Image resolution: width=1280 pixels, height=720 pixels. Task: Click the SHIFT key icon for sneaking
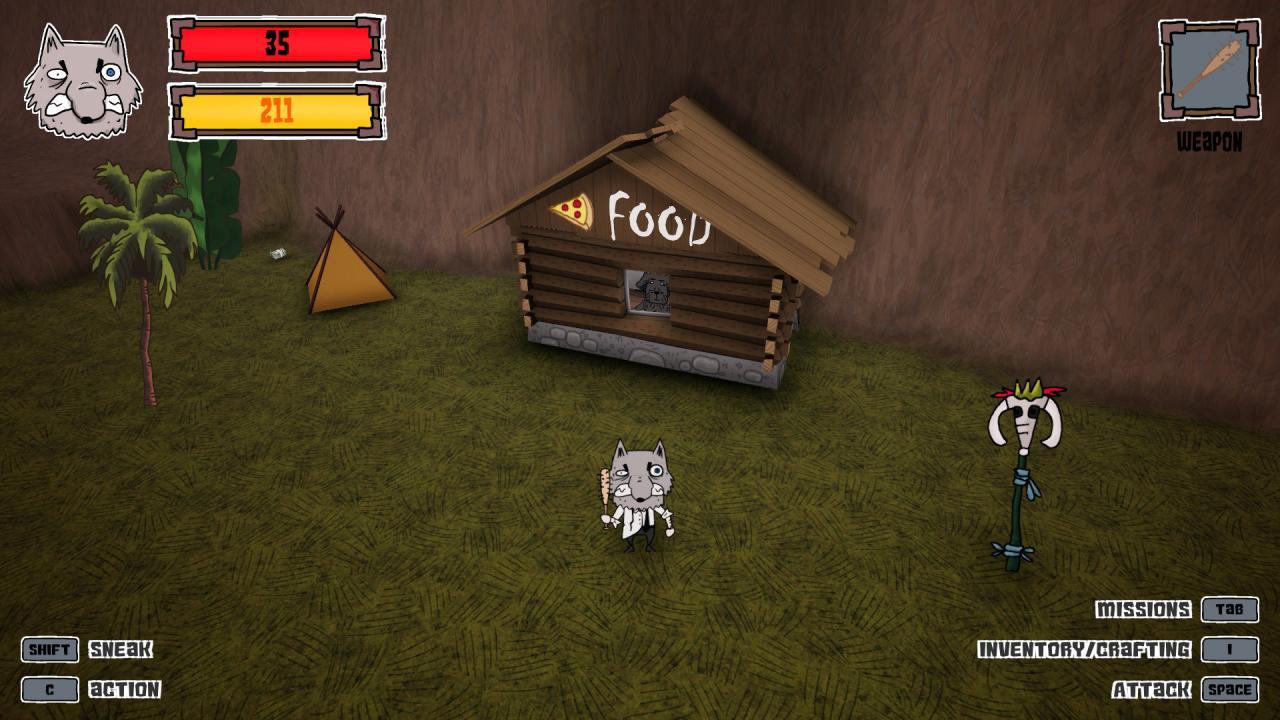point(49,649)
